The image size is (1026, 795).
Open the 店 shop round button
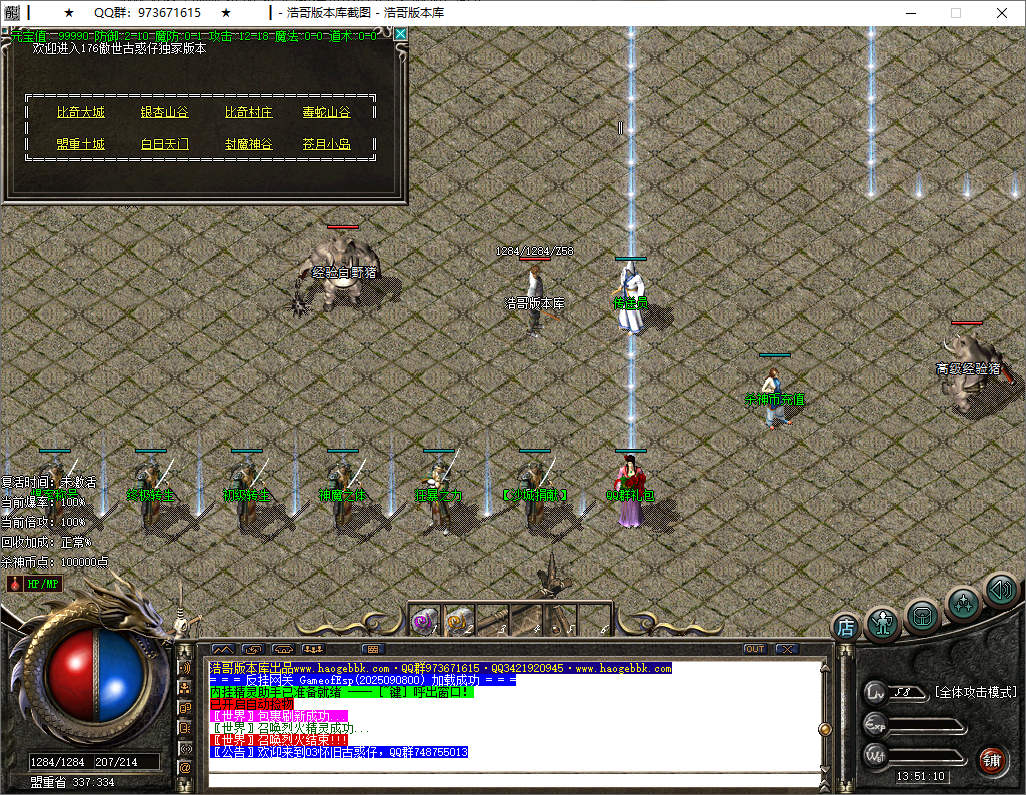(x=846, y=628)
